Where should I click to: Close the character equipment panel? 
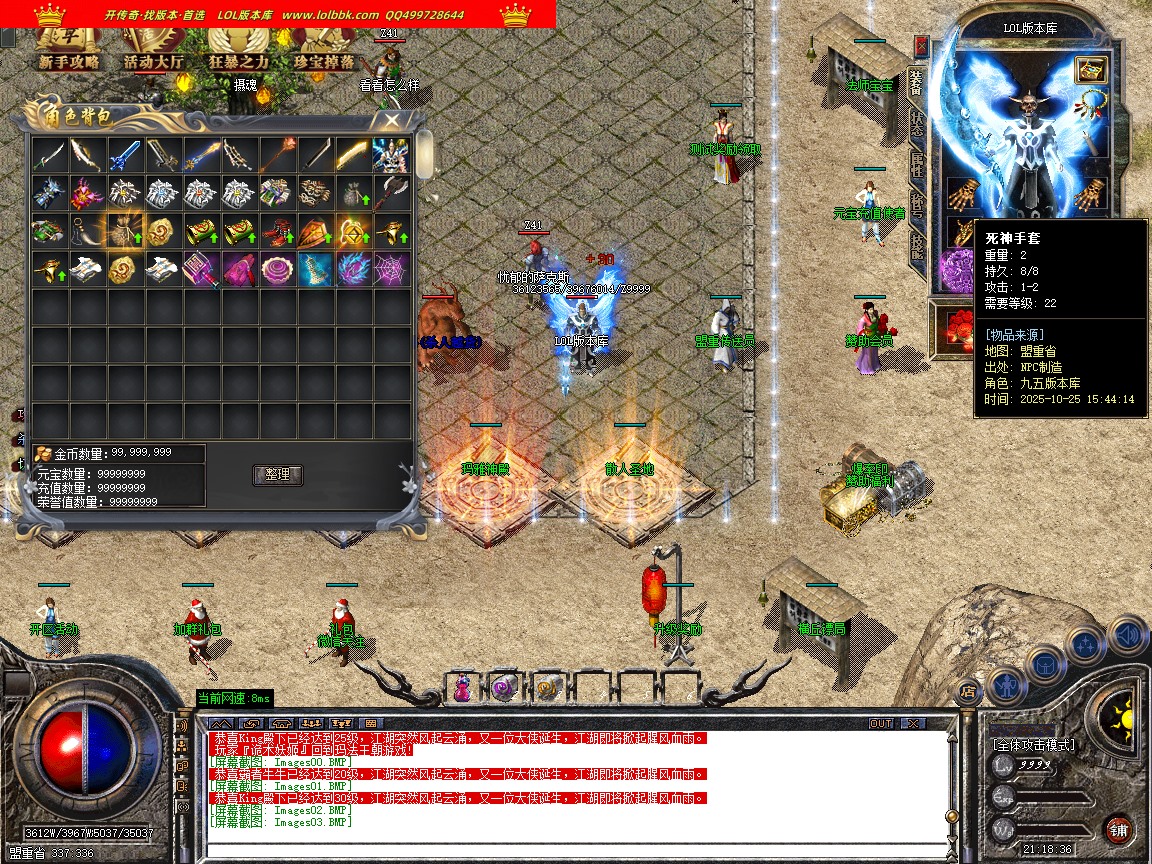(921, 47)
